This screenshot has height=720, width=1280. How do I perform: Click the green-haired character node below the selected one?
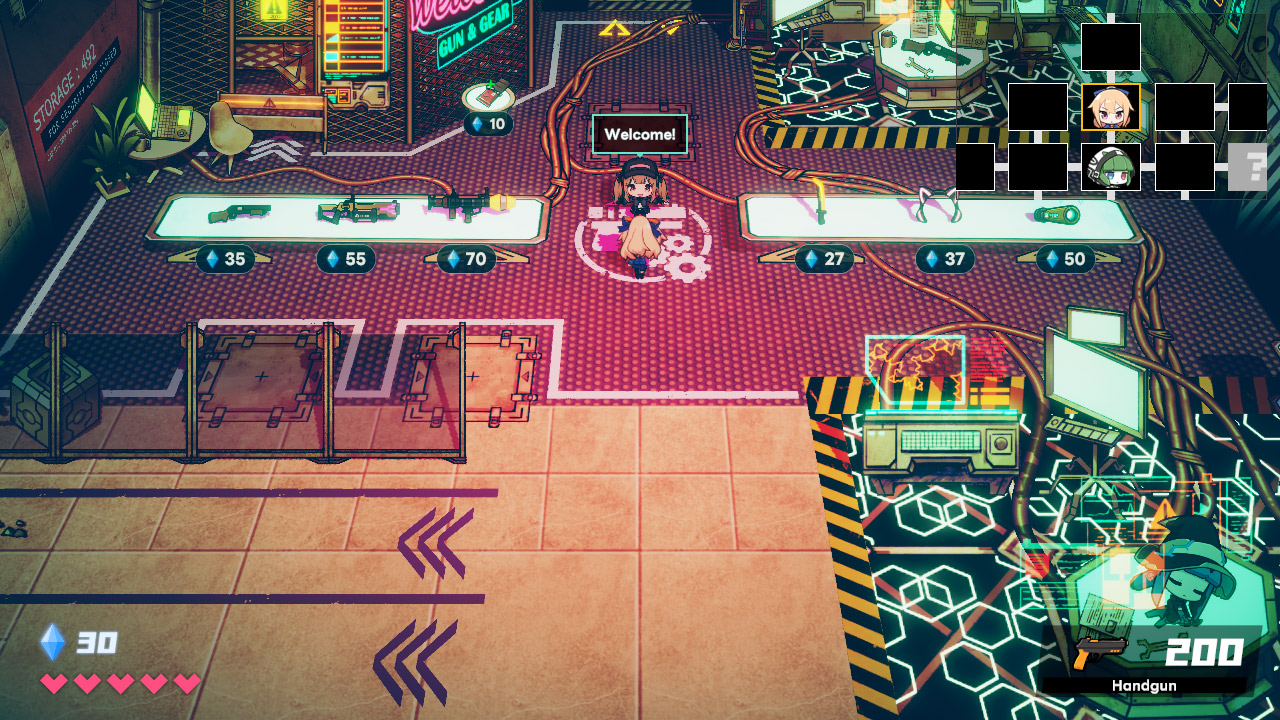click(1111, 167)
